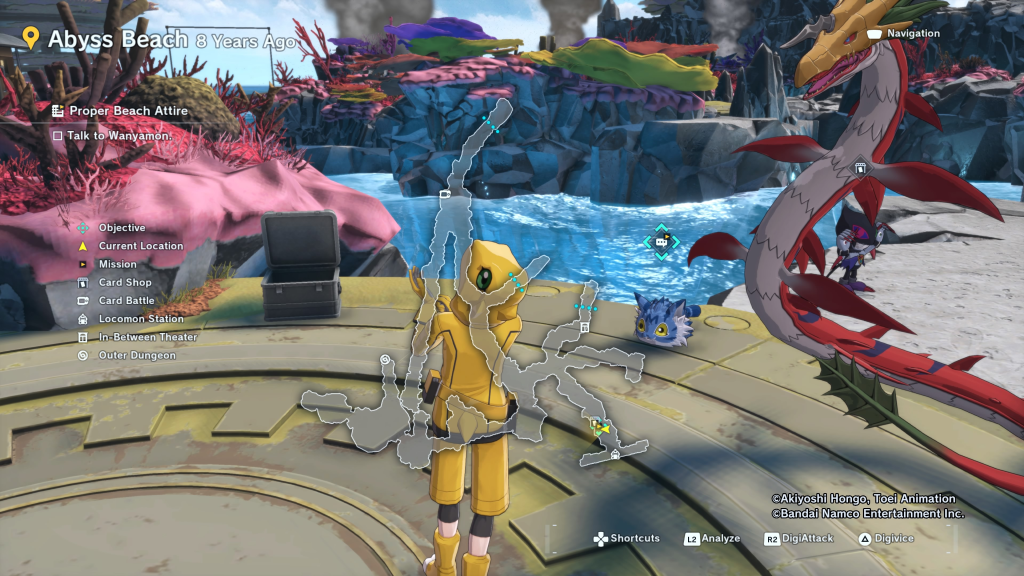Click the Talk to Wanyamon objective checkbox
Screen dimensions: 1024x576
tap(58, 135)
